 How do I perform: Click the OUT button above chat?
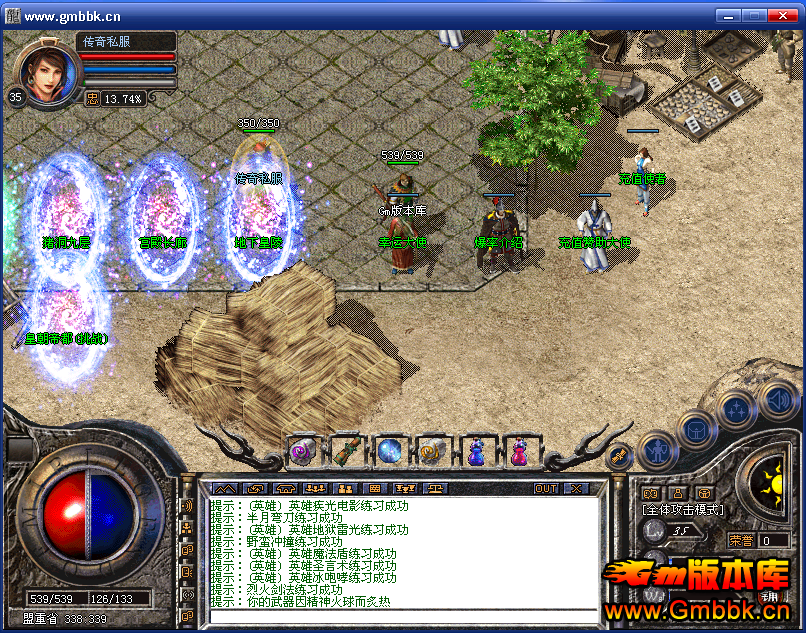(546, 488)
